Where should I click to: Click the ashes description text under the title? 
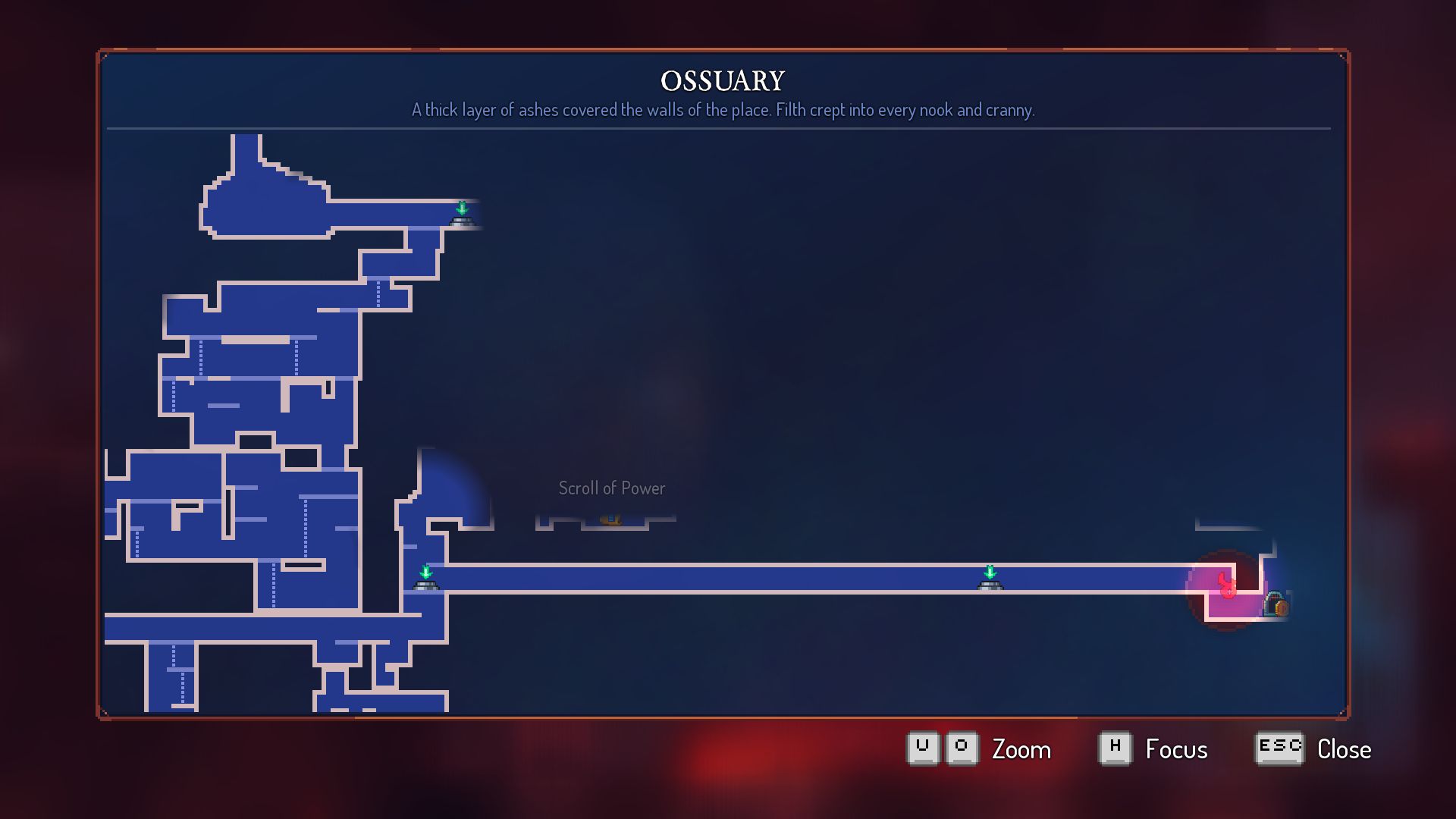[723, 109]
